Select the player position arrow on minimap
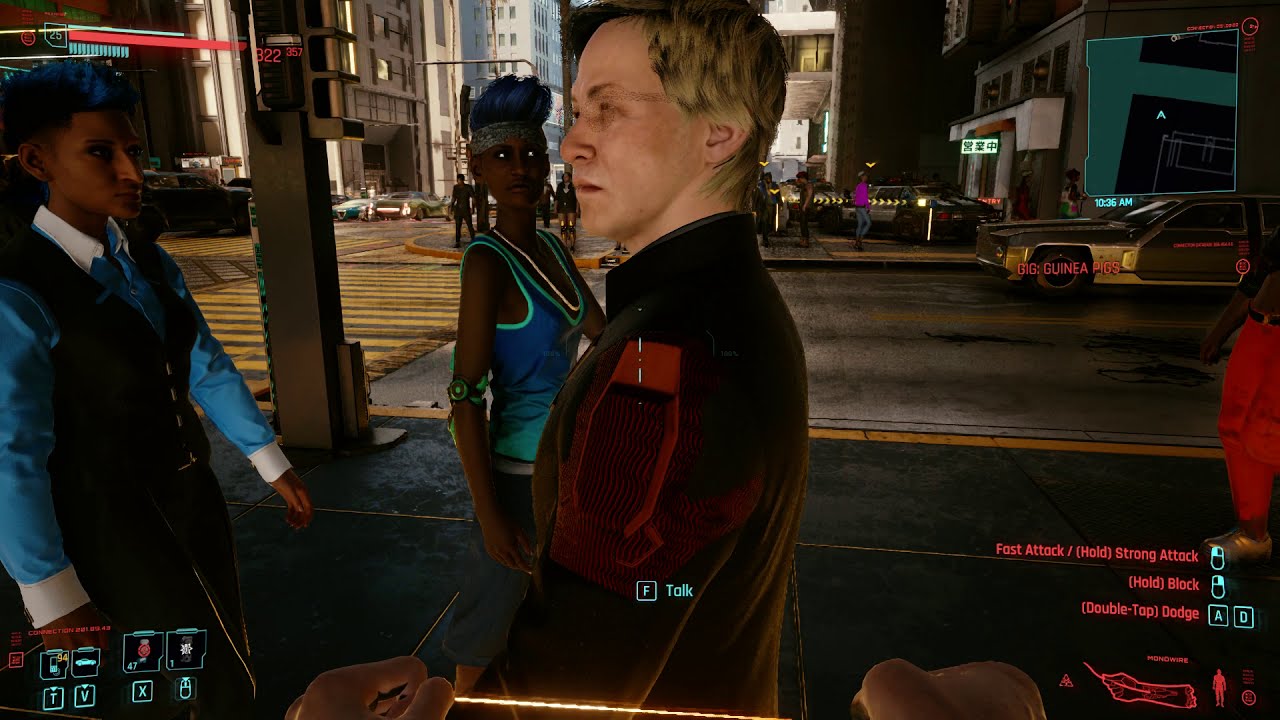 (1161, 116)
